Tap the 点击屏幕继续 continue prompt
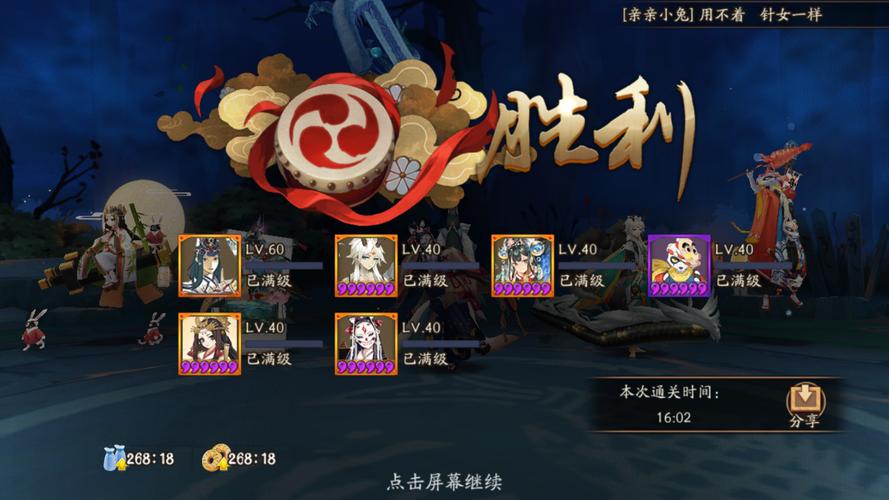This screenshot has width=889, height=500. (444, 482)
